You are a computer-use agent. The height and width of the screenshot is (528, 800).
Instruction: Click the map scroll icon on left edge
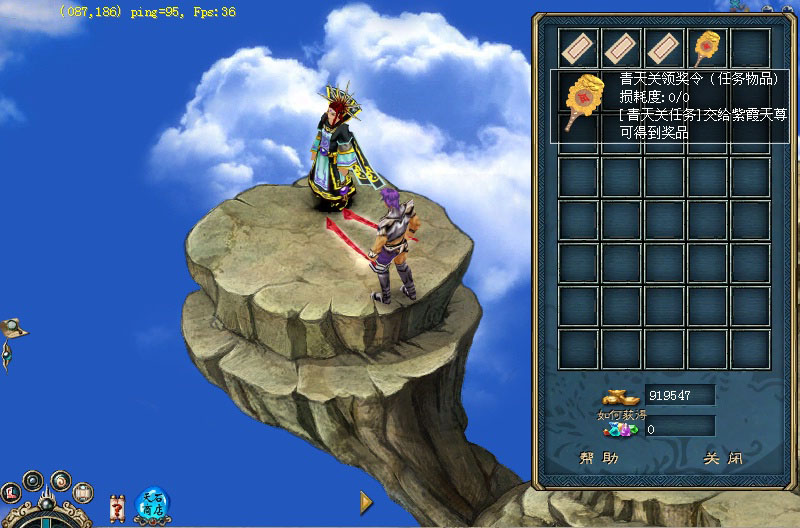(x=13, y=327)
